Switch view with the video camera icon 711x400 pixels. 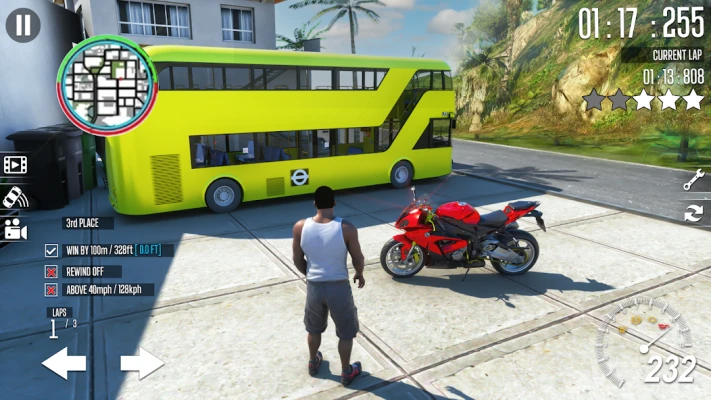pyautogui.click(x=14, y=229)
